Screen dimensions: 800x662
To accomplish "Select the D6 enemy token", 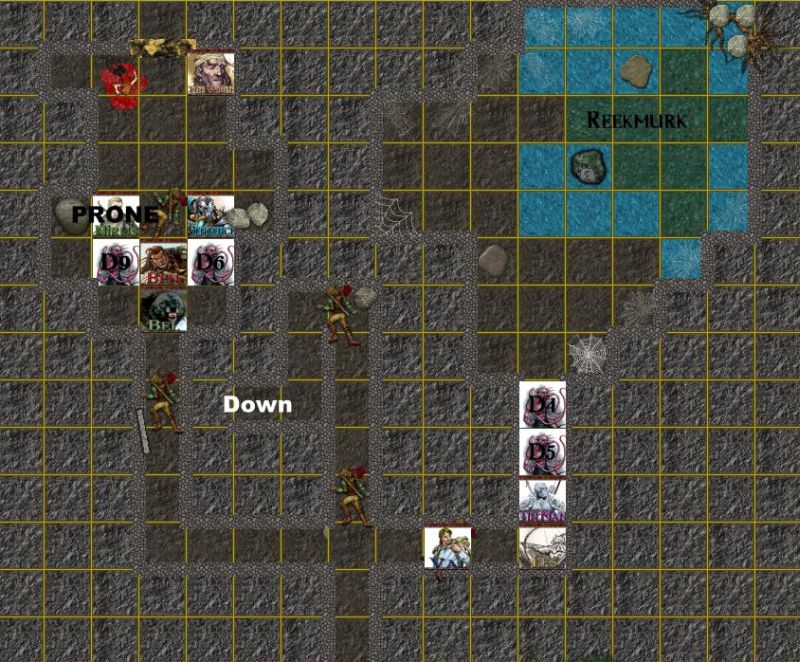I will [211, 263].
